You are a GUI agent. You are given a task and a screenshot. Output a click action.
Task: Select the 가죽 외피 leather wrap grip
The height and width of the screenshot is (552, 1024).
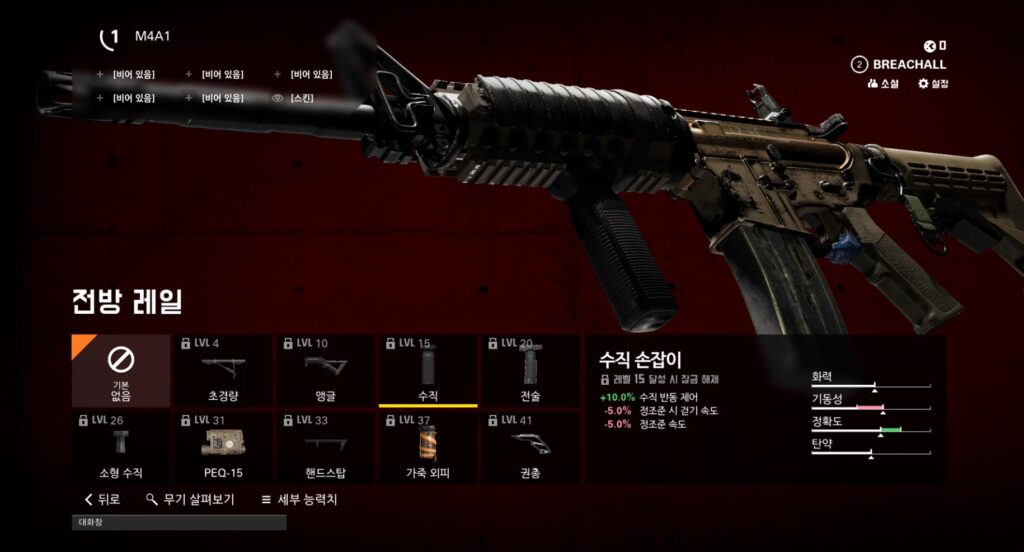(427, 447)
